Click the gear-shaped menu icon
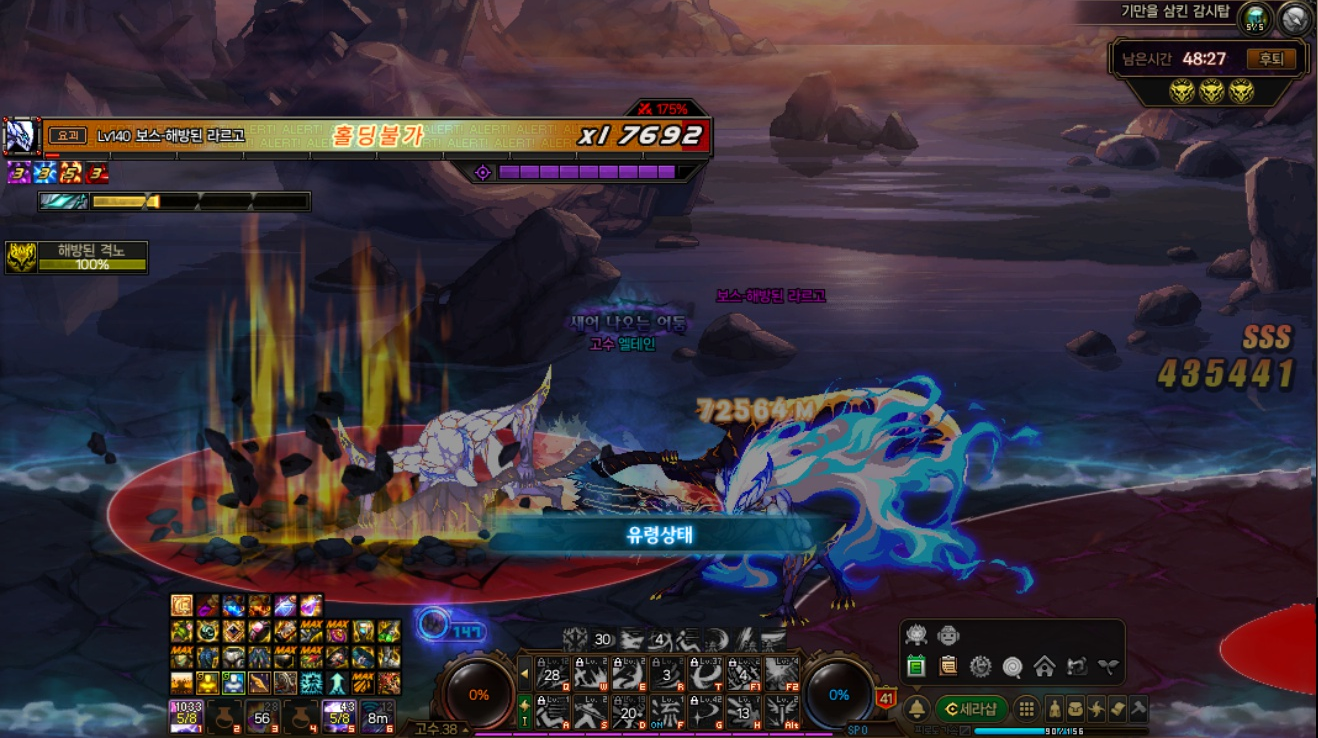This screenshot has width=1318, height=738. (980, 666)
